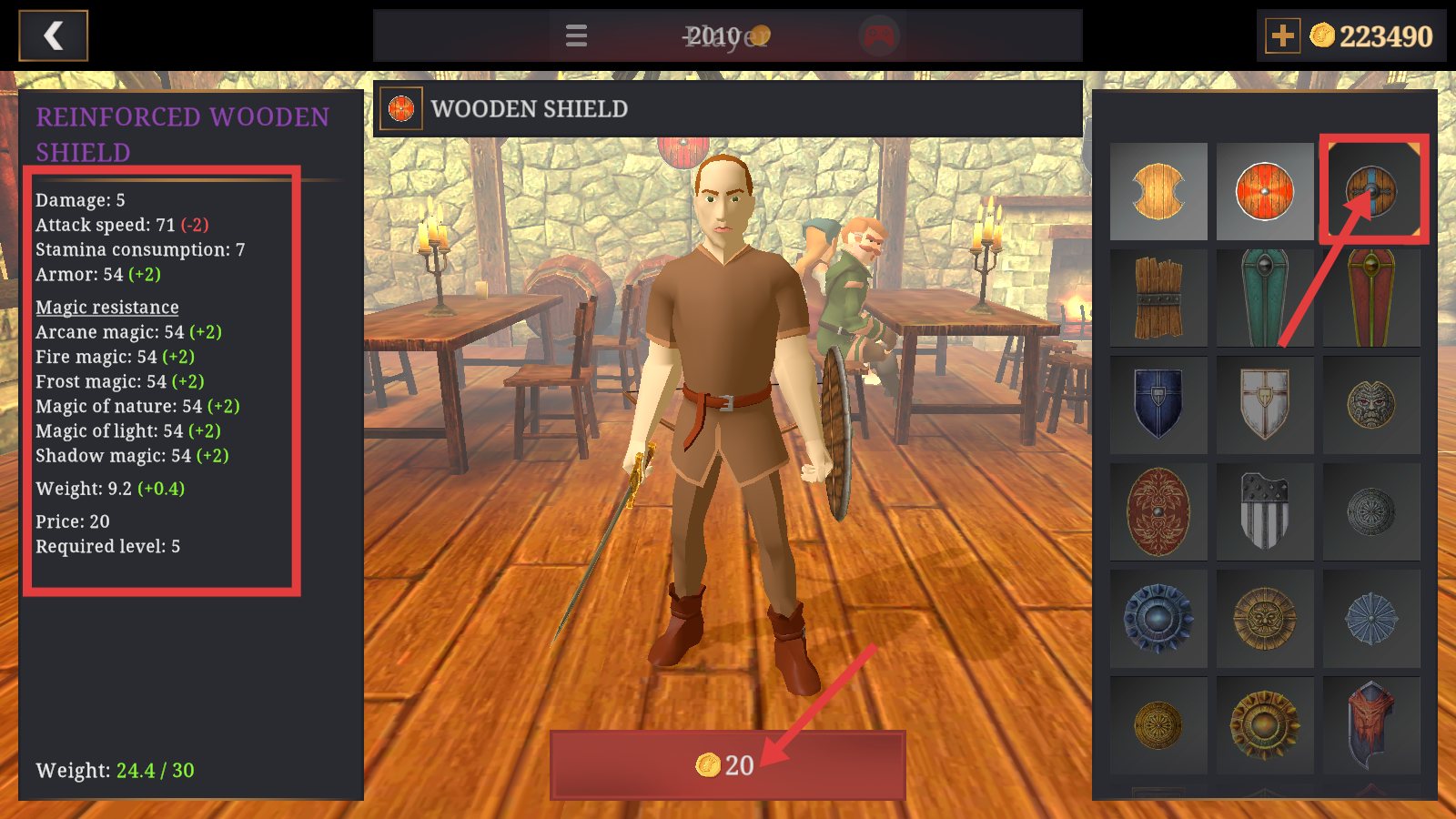Pick the rough wooden plank shield

pos(1158,298)
